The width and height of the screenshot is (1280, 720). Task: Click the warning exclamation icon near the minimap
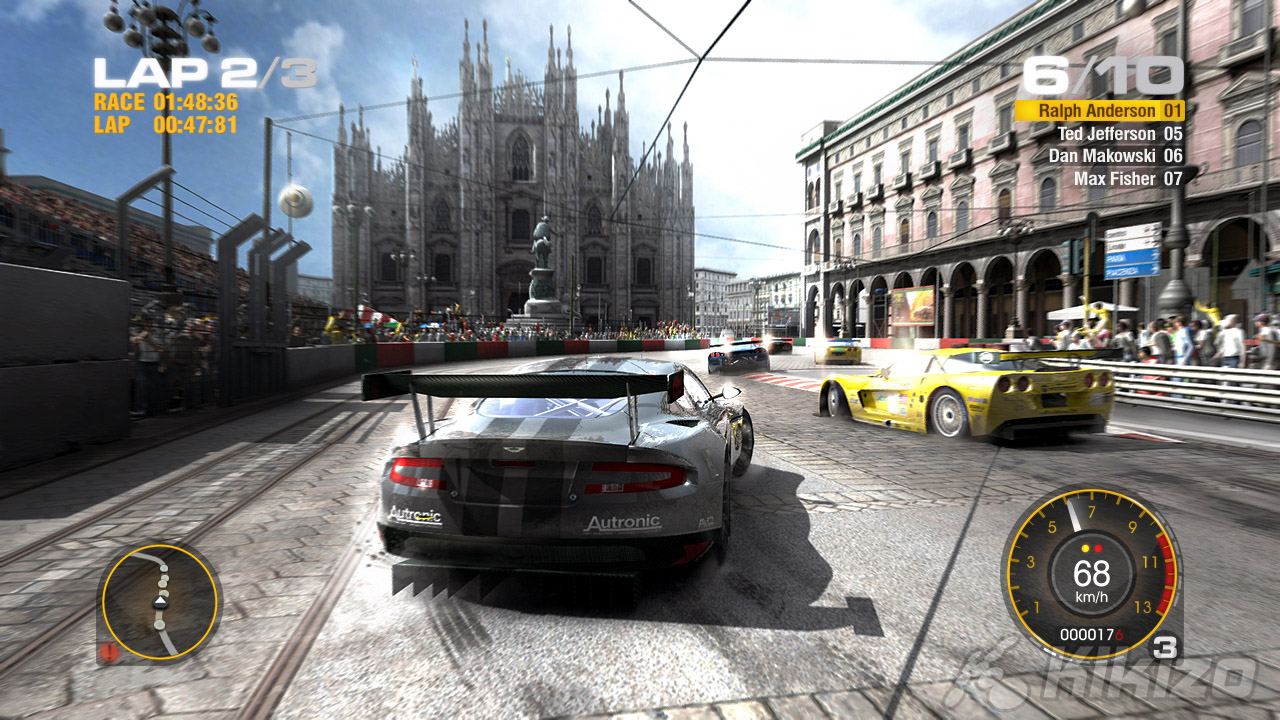tap(108, 651)
